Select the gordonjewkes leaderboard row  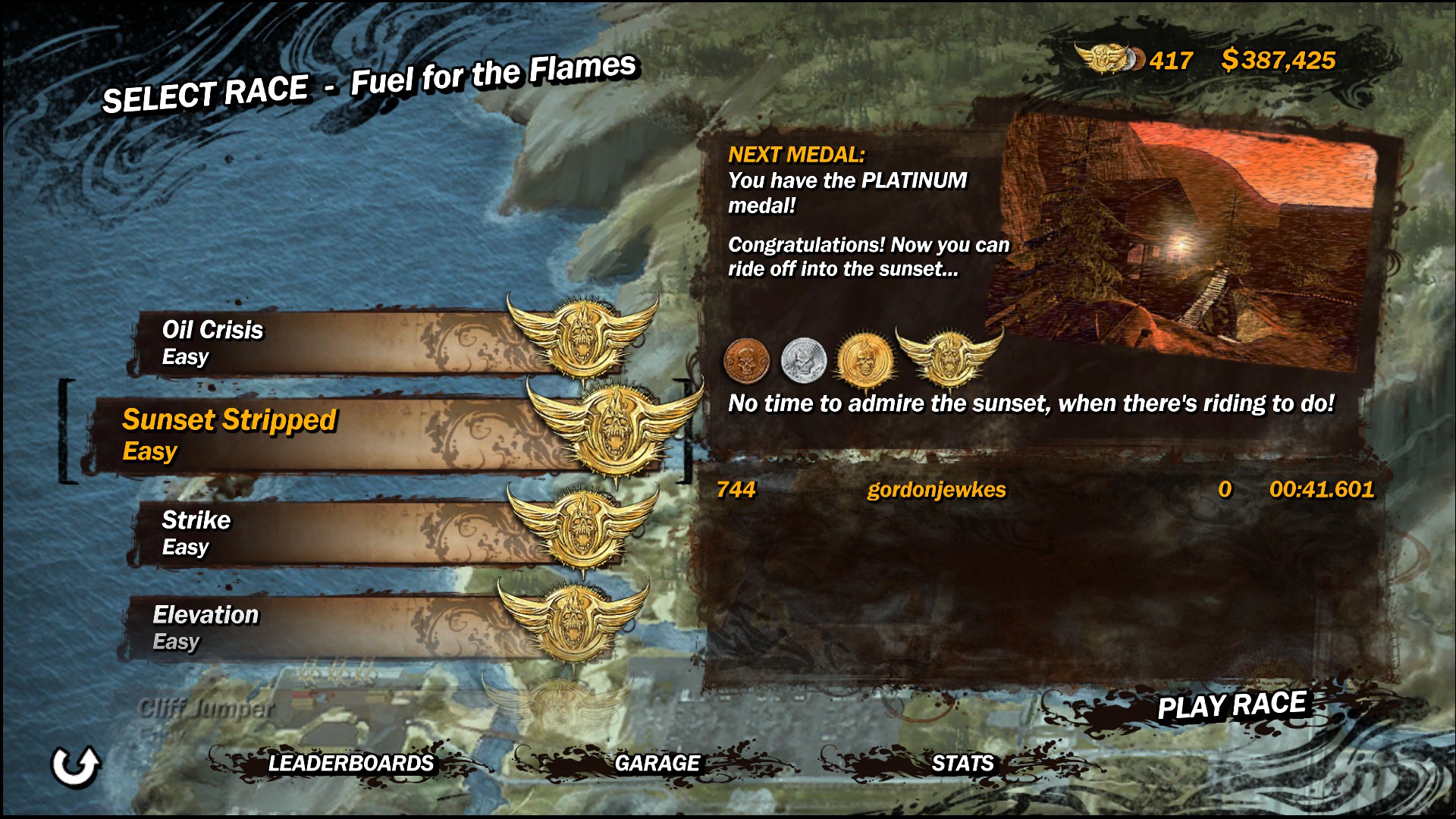pyautogui.click(x=1045, y=490)
